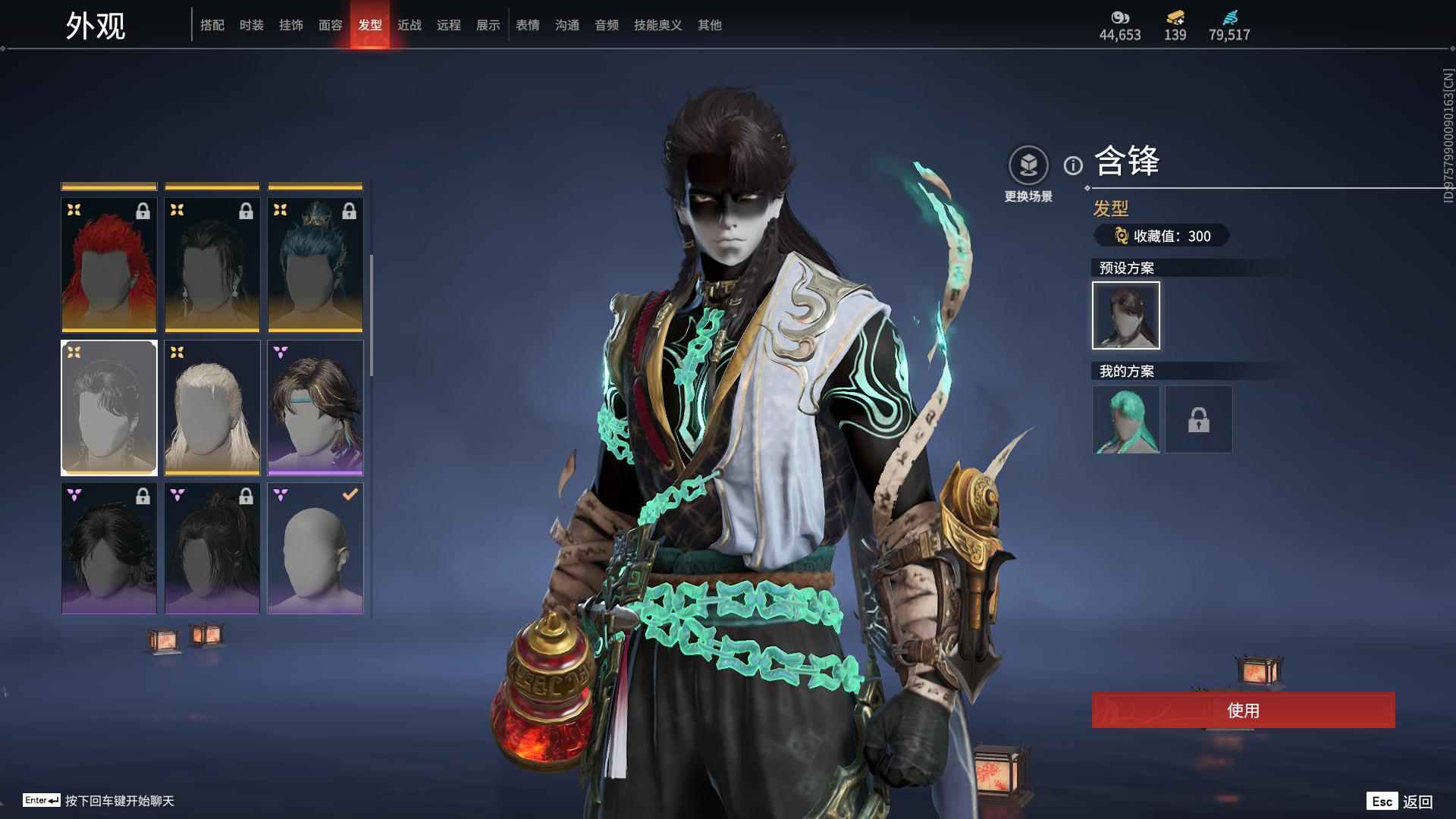Choose the locked red spiky hairstyle
1456x819 pixels.
(x=109, y=265)
